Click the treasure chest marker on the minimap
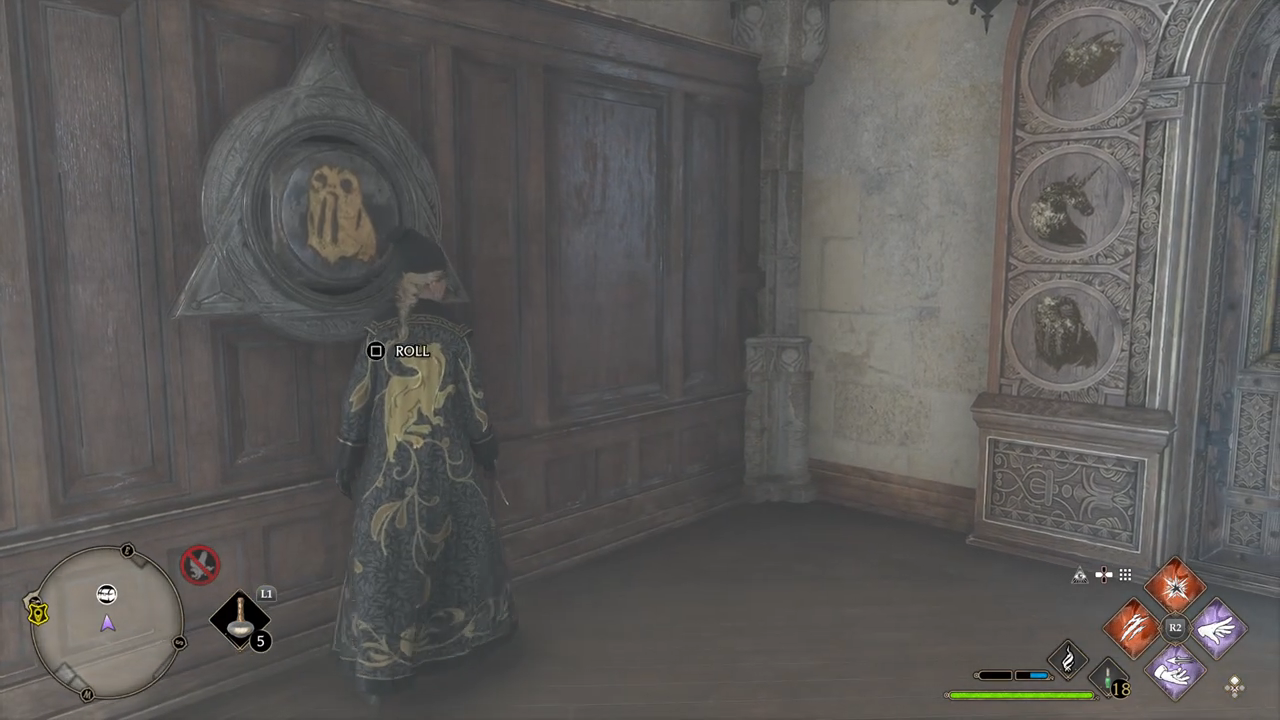The height and width of the screenshot is (720, 1280). coord(107,595)
